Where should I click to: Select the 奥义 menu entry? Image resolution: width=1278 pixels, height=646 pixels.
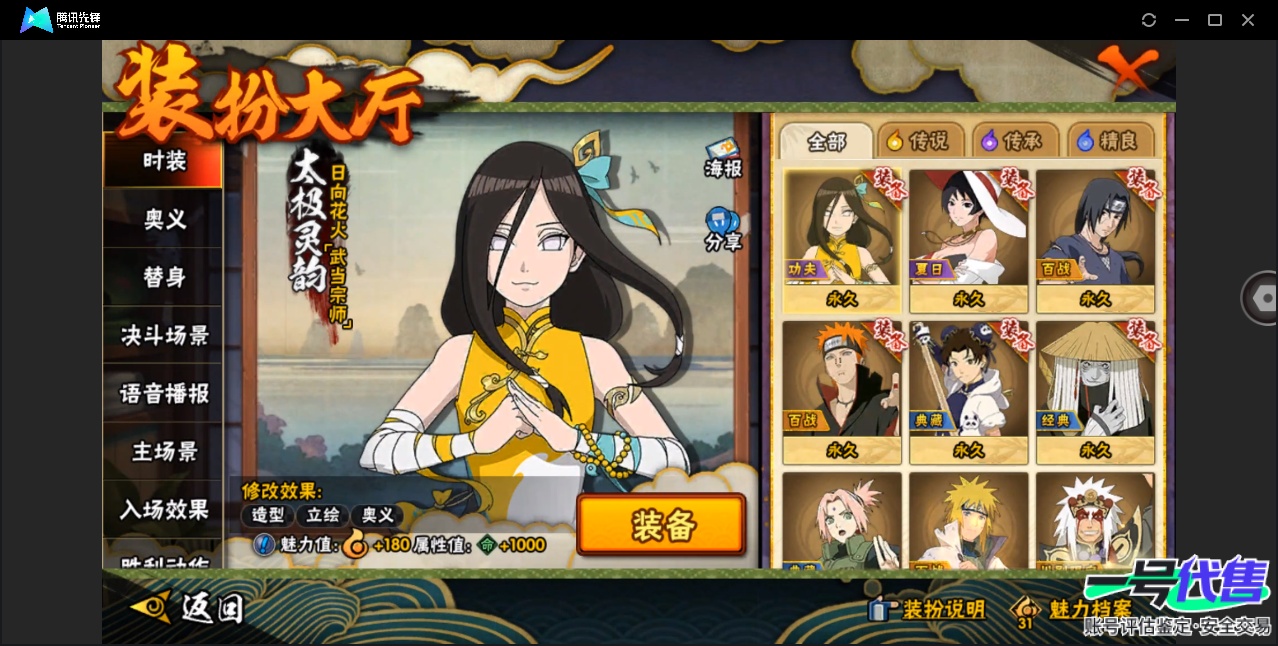point(164,219)
